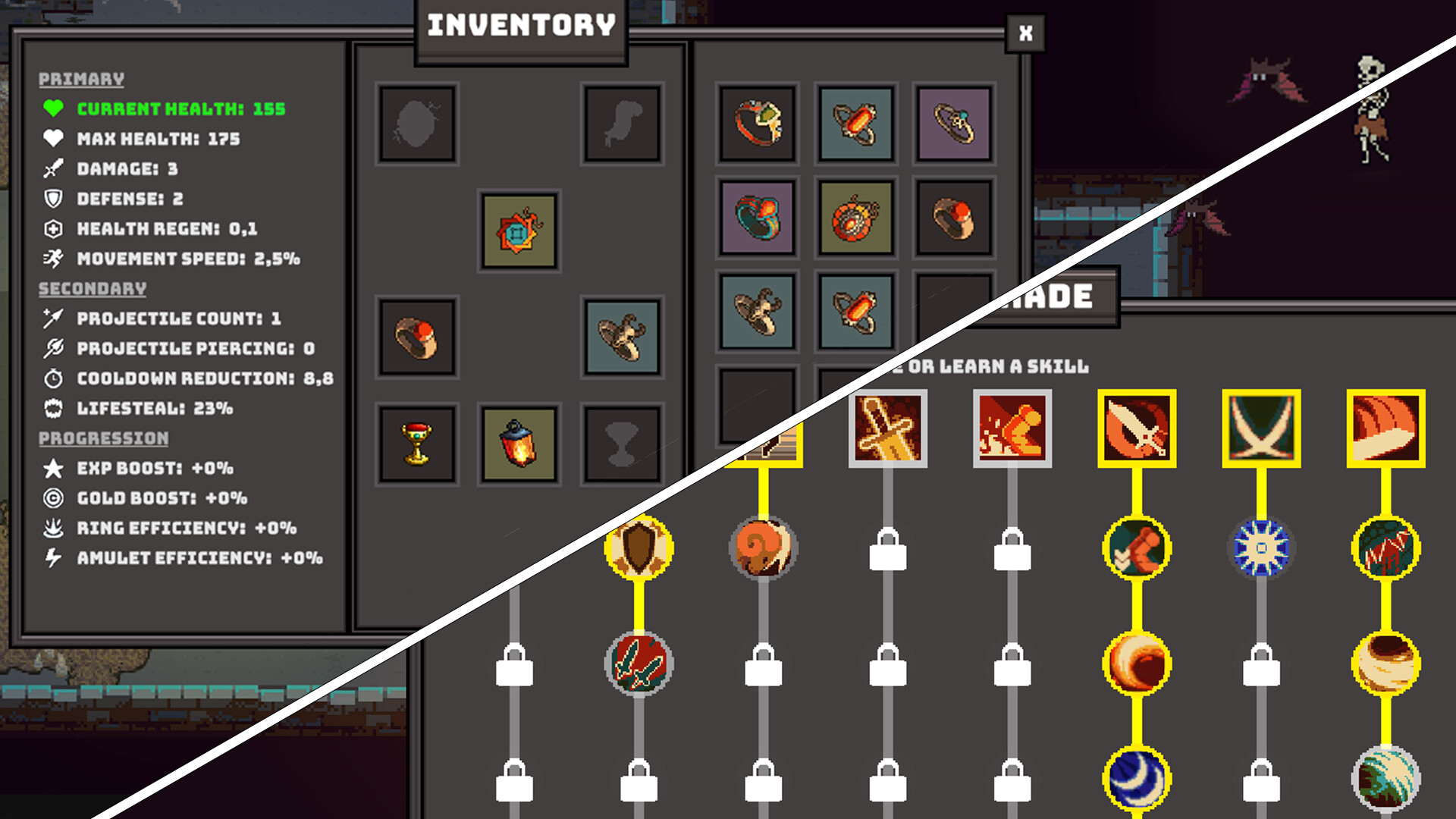This screenshot has width=1456, height=819.
Task: Open the UPGRADE panel header
Action: pos(1062,297)
